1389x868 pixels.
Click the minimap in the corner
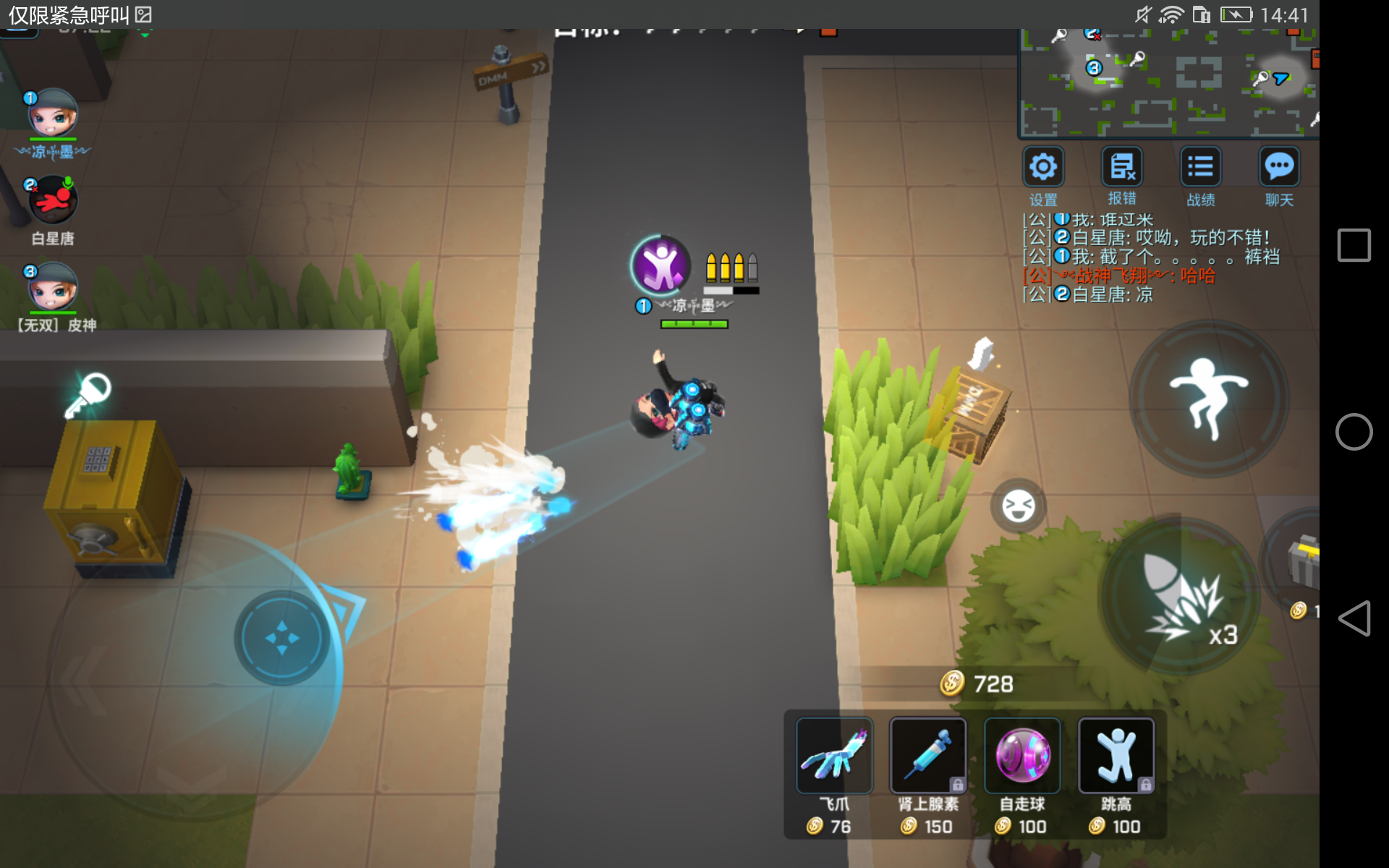coord(1168,83)
